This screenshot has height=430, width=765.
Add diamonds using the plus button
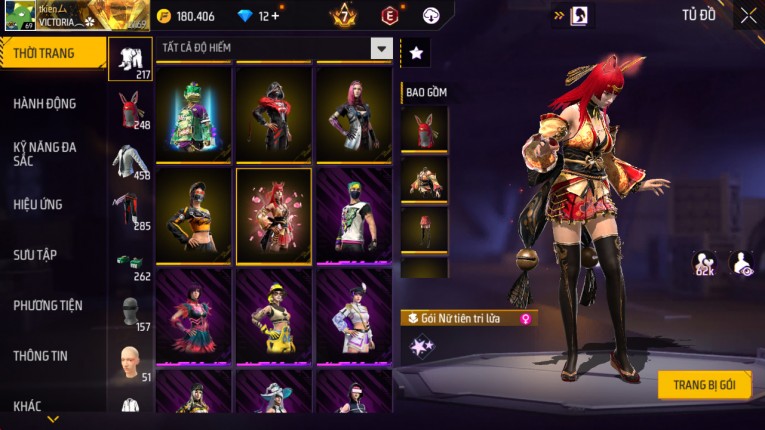[x=274, y=16]
